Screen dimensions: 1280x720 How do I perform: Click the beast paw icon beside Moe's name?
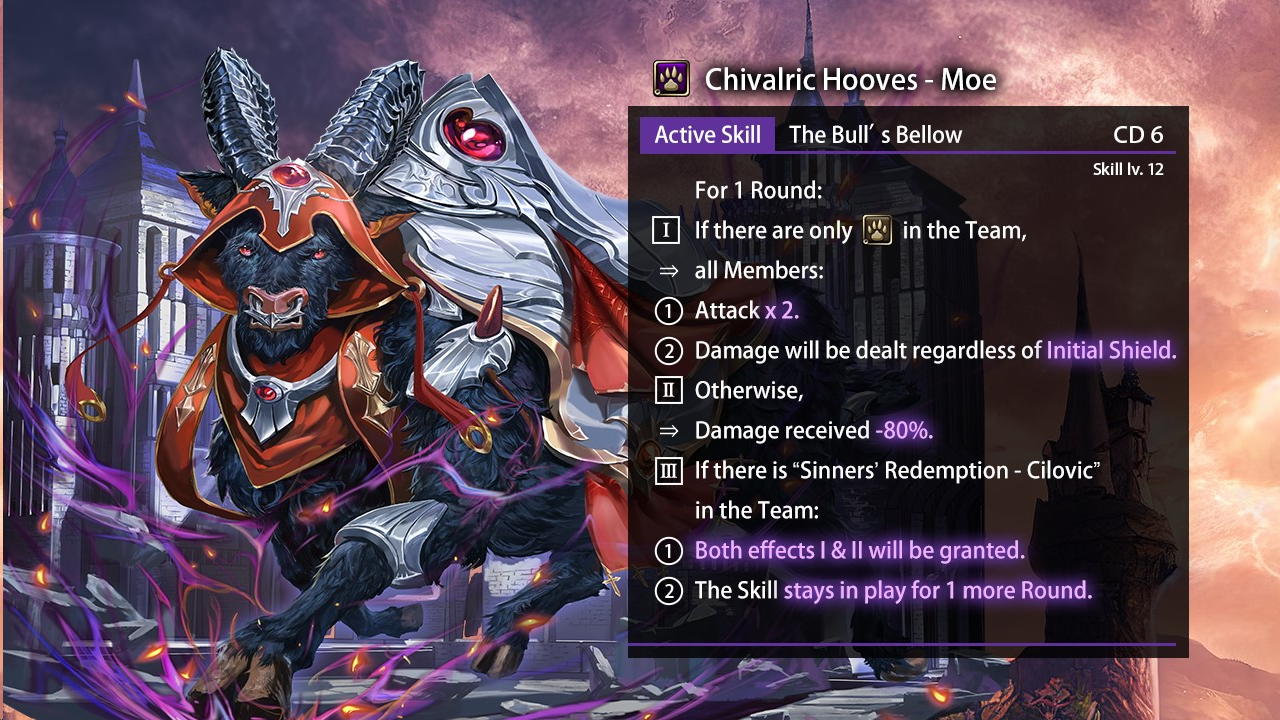pos(671,79)
